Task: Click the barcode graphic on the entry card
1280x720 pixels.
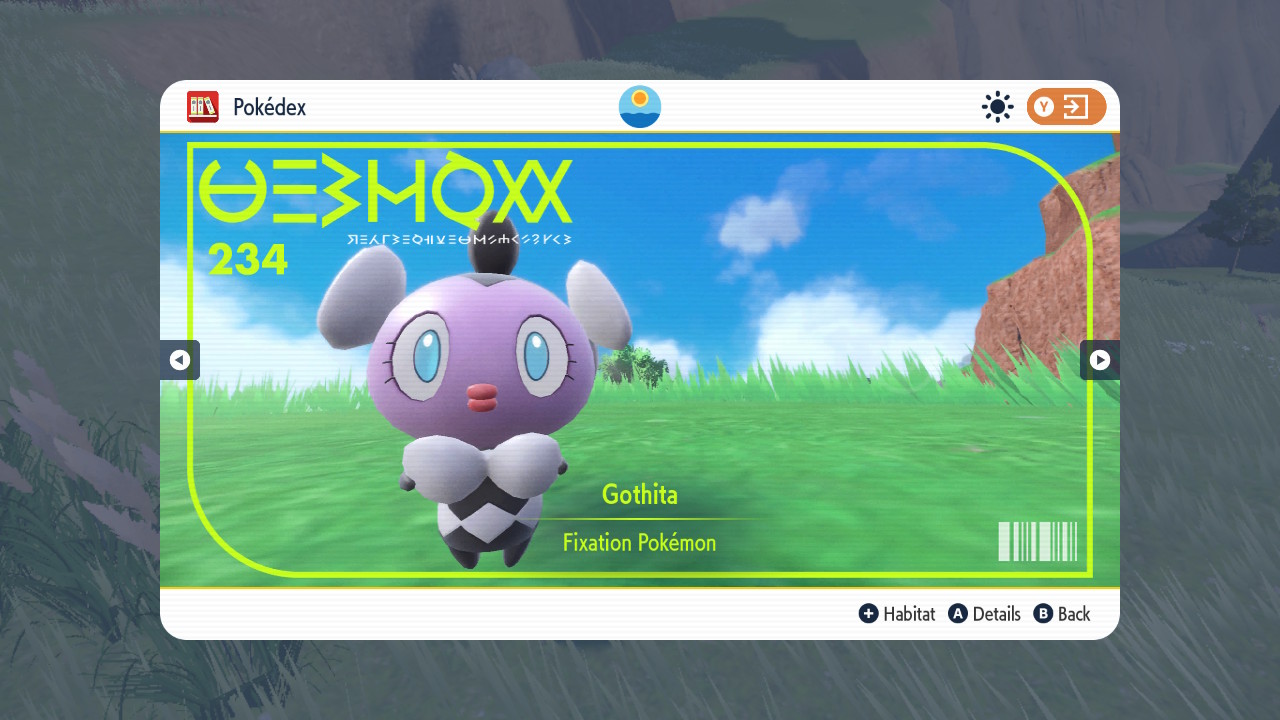Action: (1039, 541)
